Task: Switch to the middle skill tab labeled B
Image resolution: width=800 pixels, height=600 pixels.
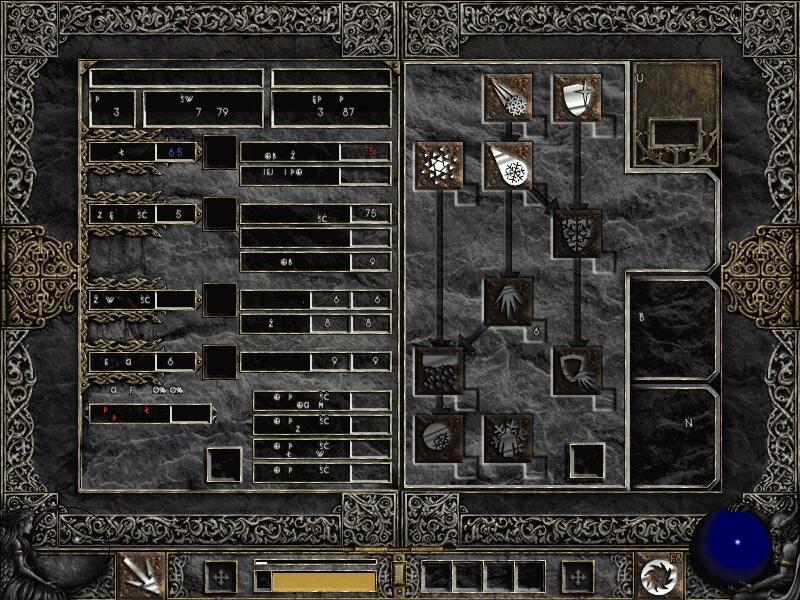Action: [673, 325]
